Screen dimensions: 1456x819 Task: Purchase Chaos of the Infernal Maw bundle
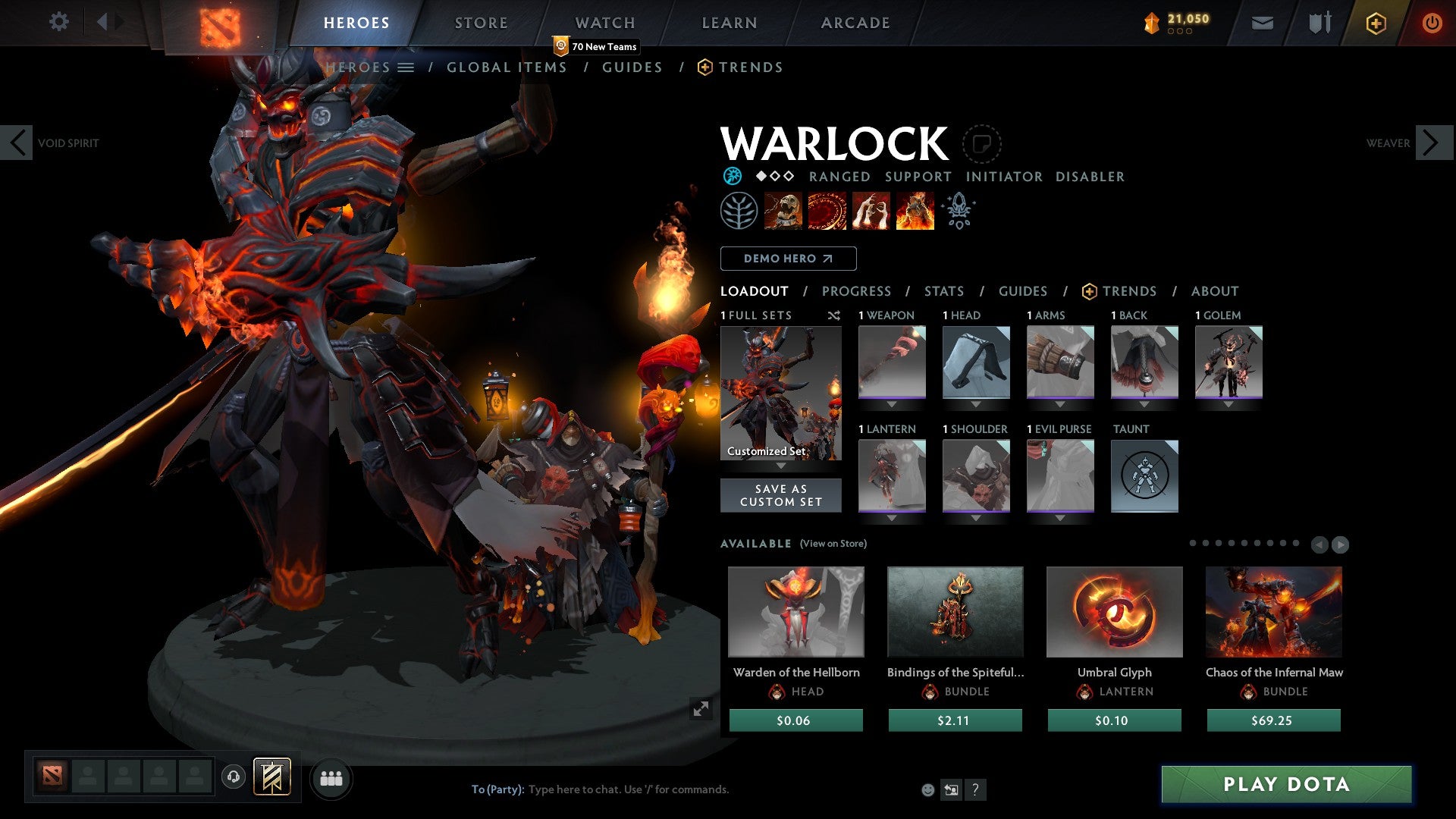(x=1273, y=720)
